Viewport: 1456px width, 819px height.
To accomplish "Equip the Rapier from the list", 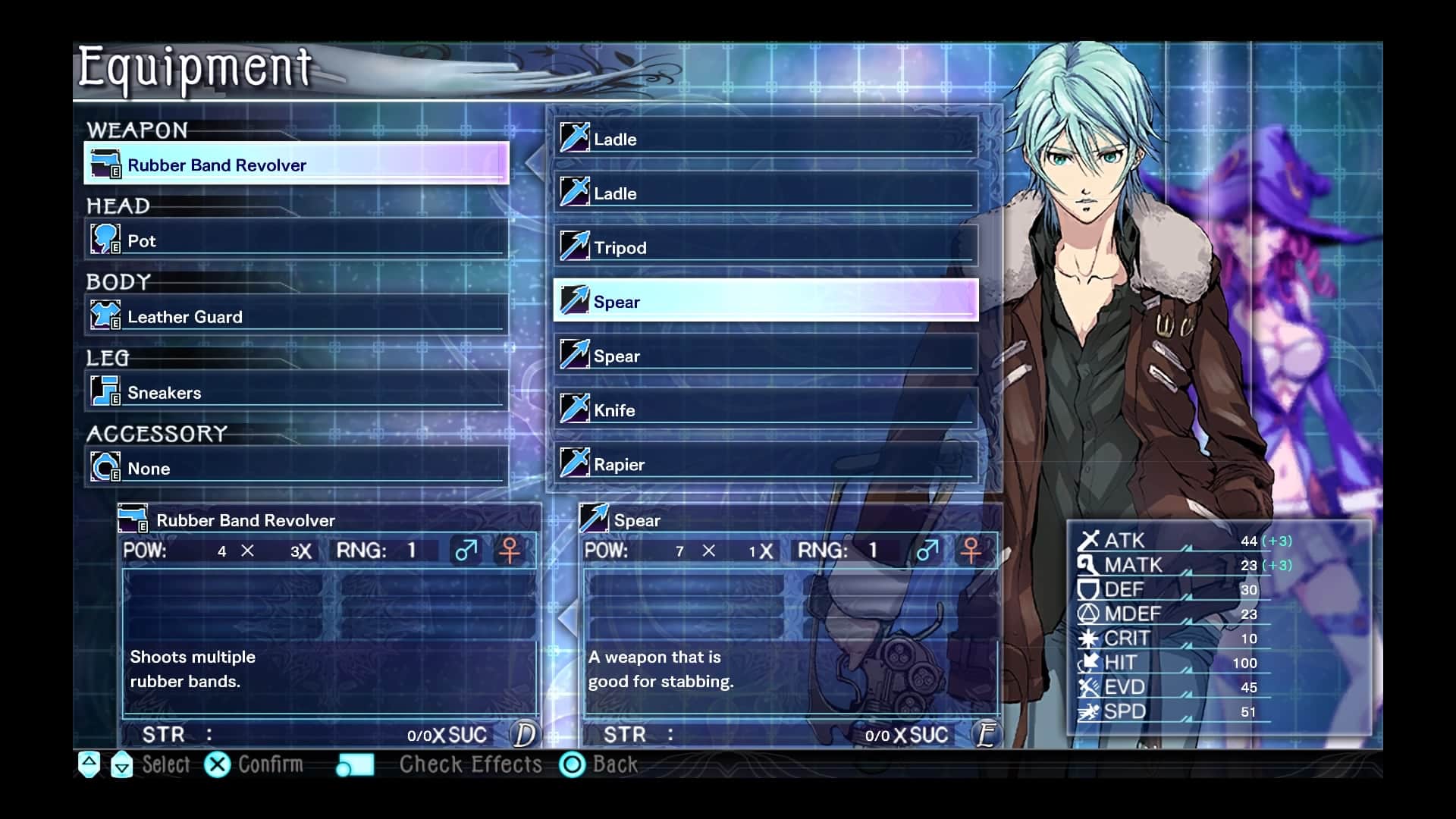I will [x=766, y=464].
